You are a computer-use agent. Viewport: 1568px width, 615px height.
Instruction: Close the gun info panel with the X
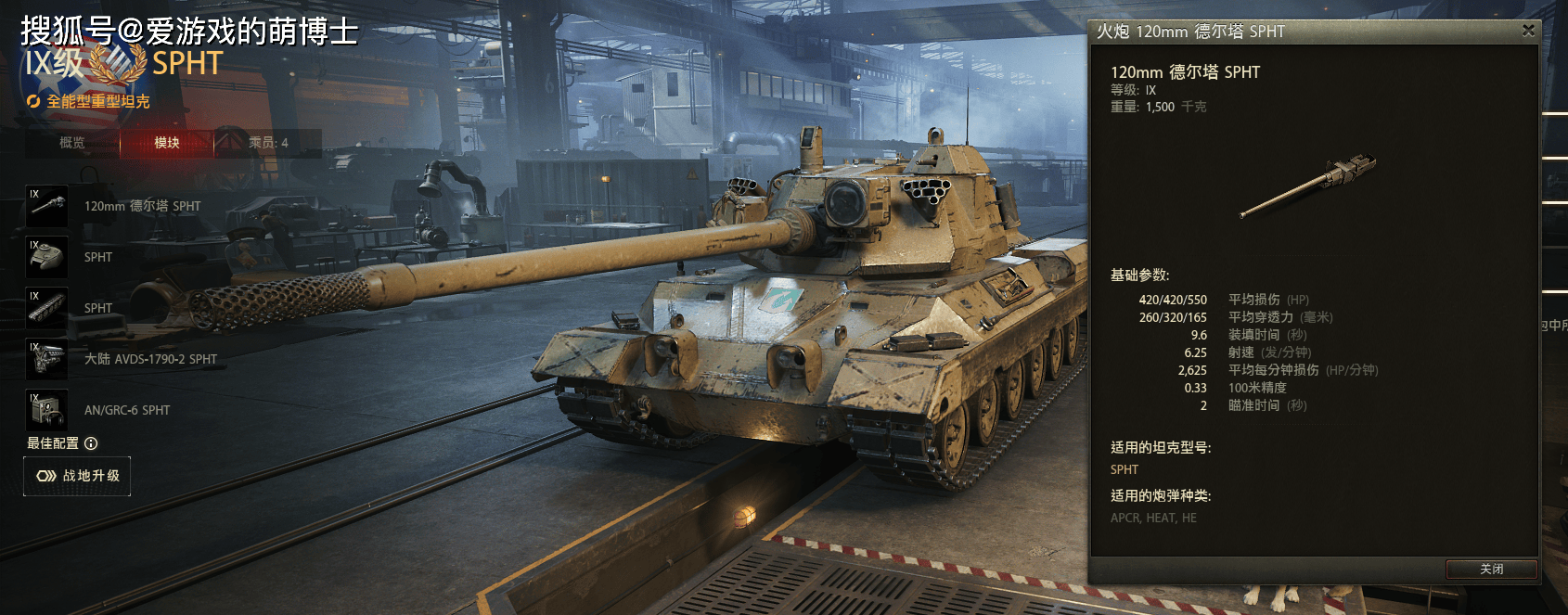(1528, 31)
